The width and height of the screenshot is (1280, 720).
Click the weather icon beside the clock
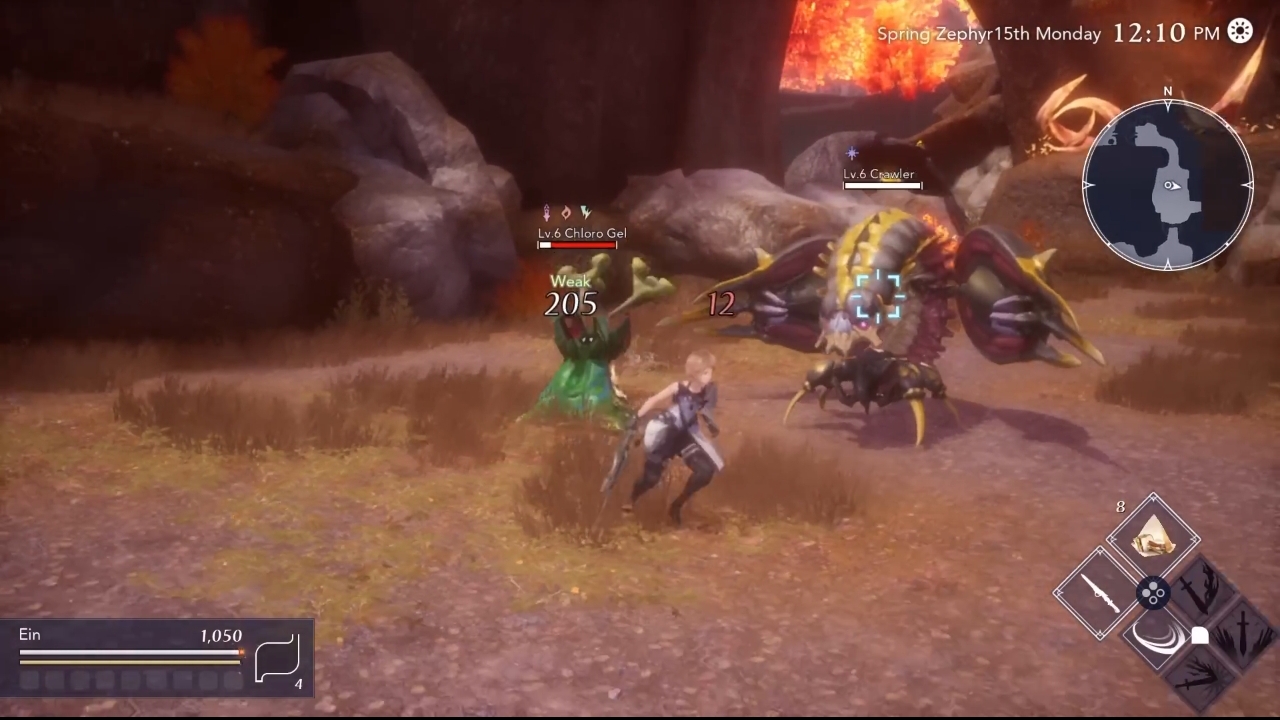(1240, 32)
